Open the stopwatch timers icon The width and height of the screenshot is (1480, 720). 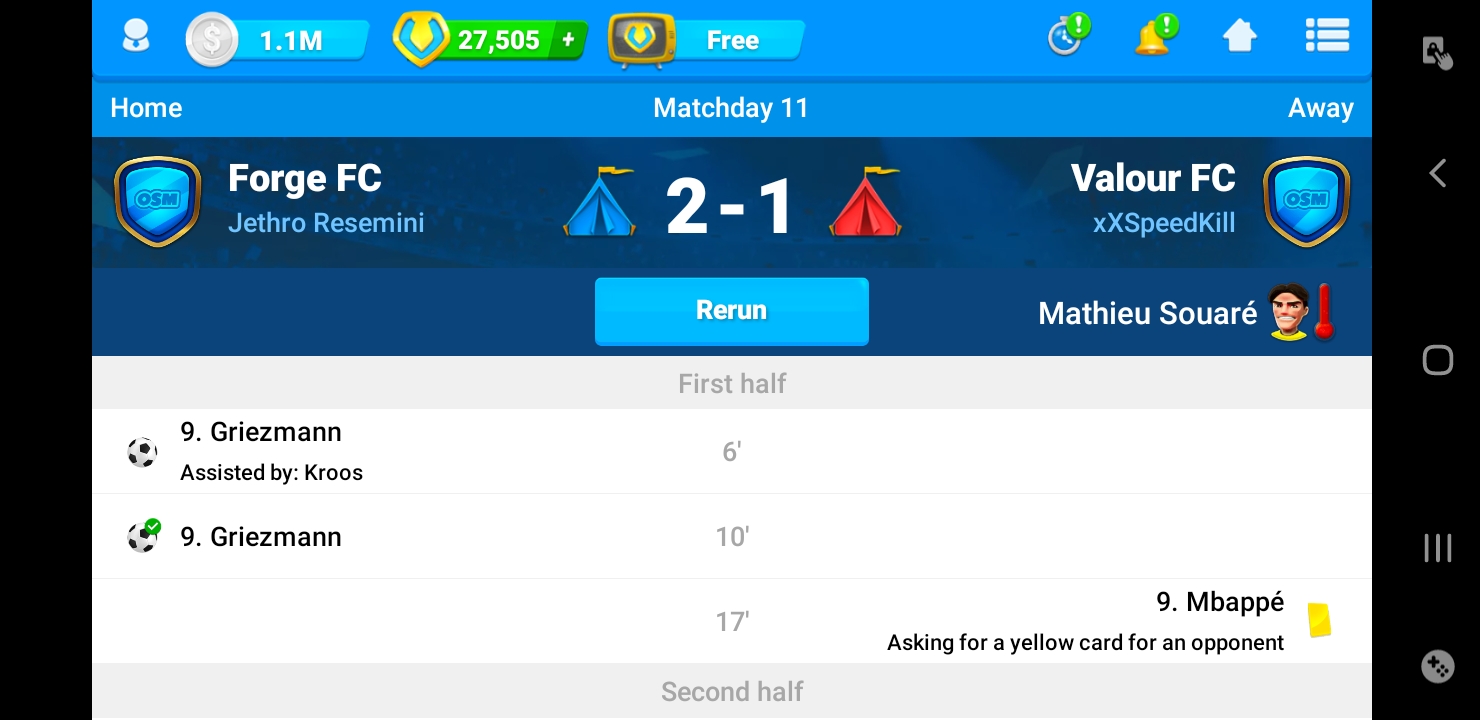1066,38
